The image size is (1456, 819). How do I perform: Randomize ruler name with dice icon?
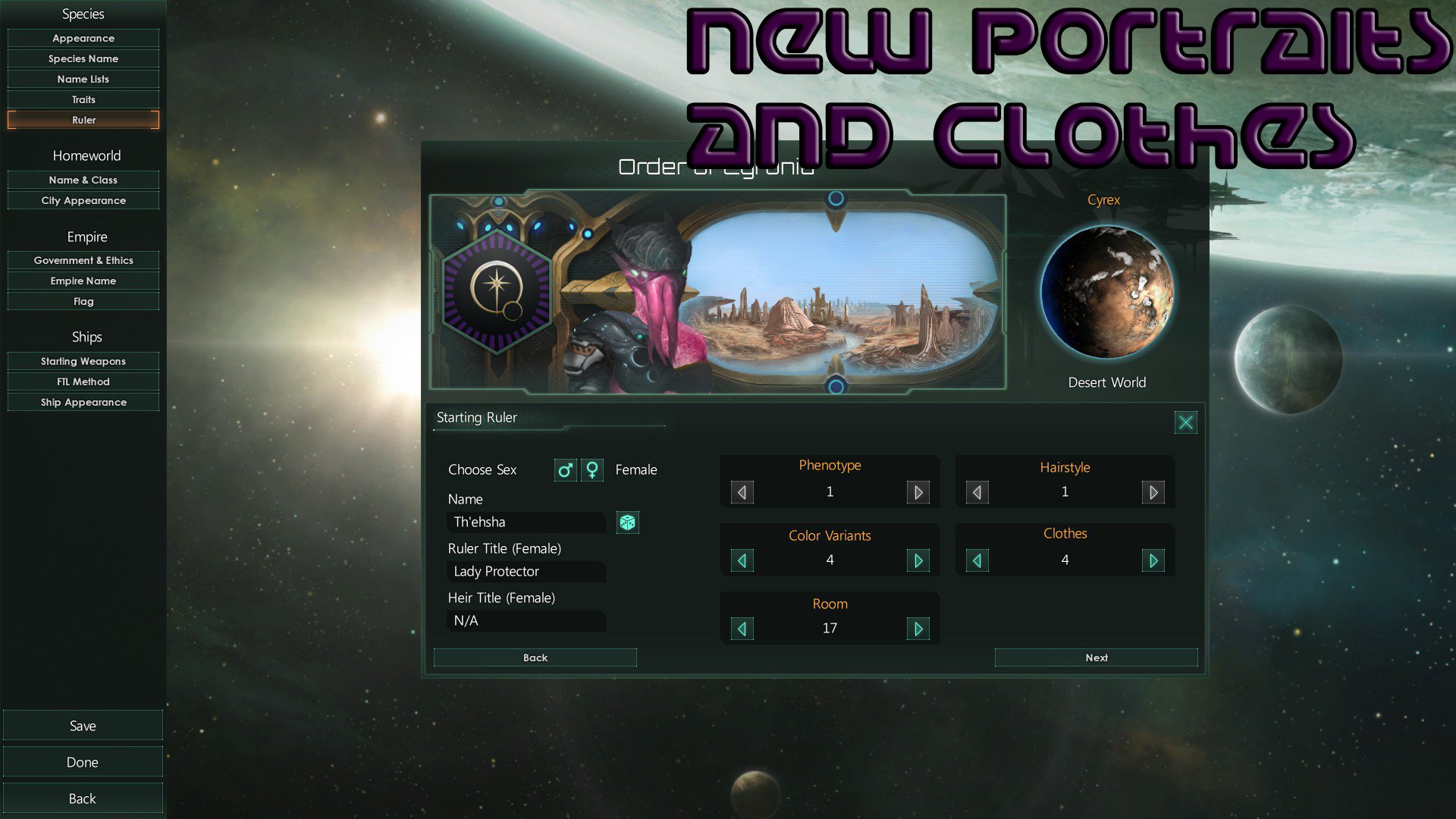(627, 522)
